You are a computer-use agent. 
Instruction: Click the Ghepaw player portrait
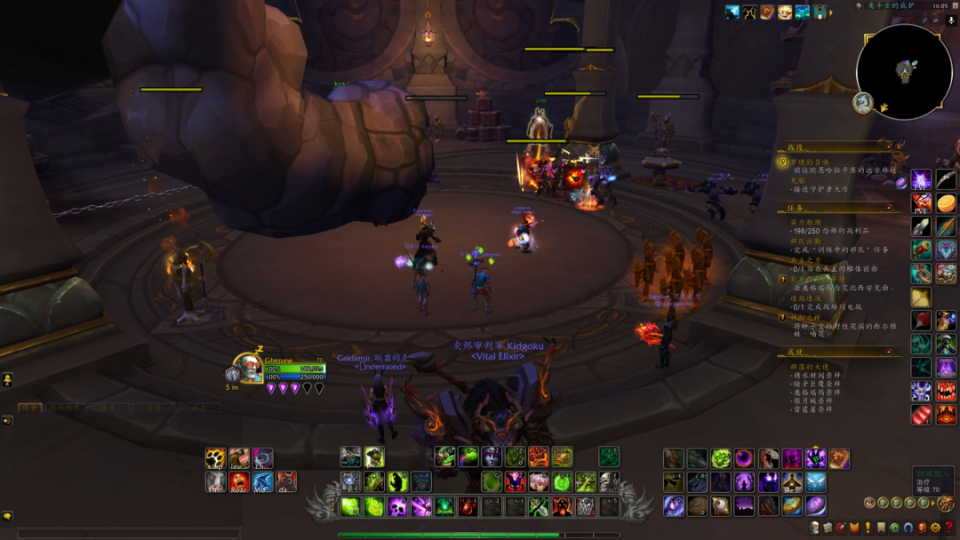(x=247, y=368)
